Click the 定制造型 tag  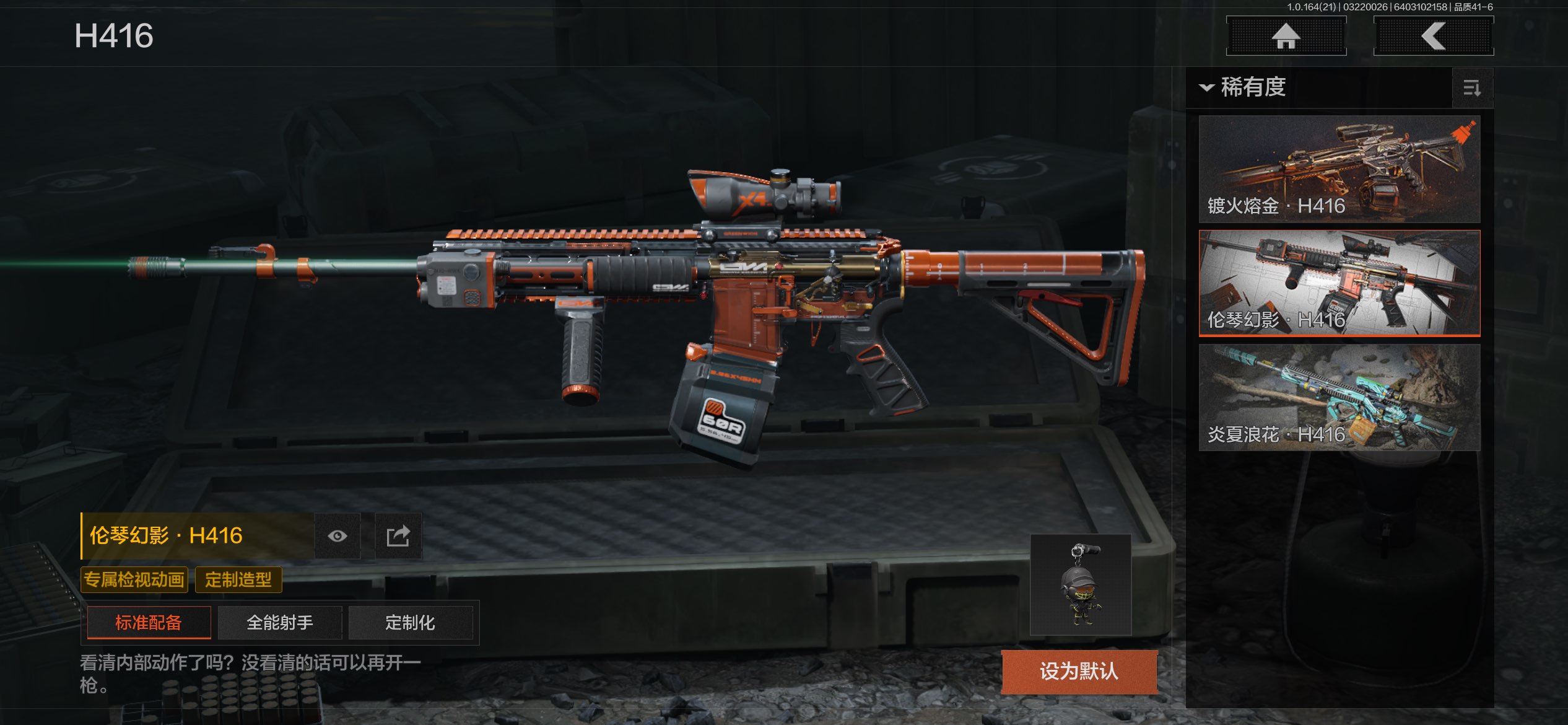[238, 580]
